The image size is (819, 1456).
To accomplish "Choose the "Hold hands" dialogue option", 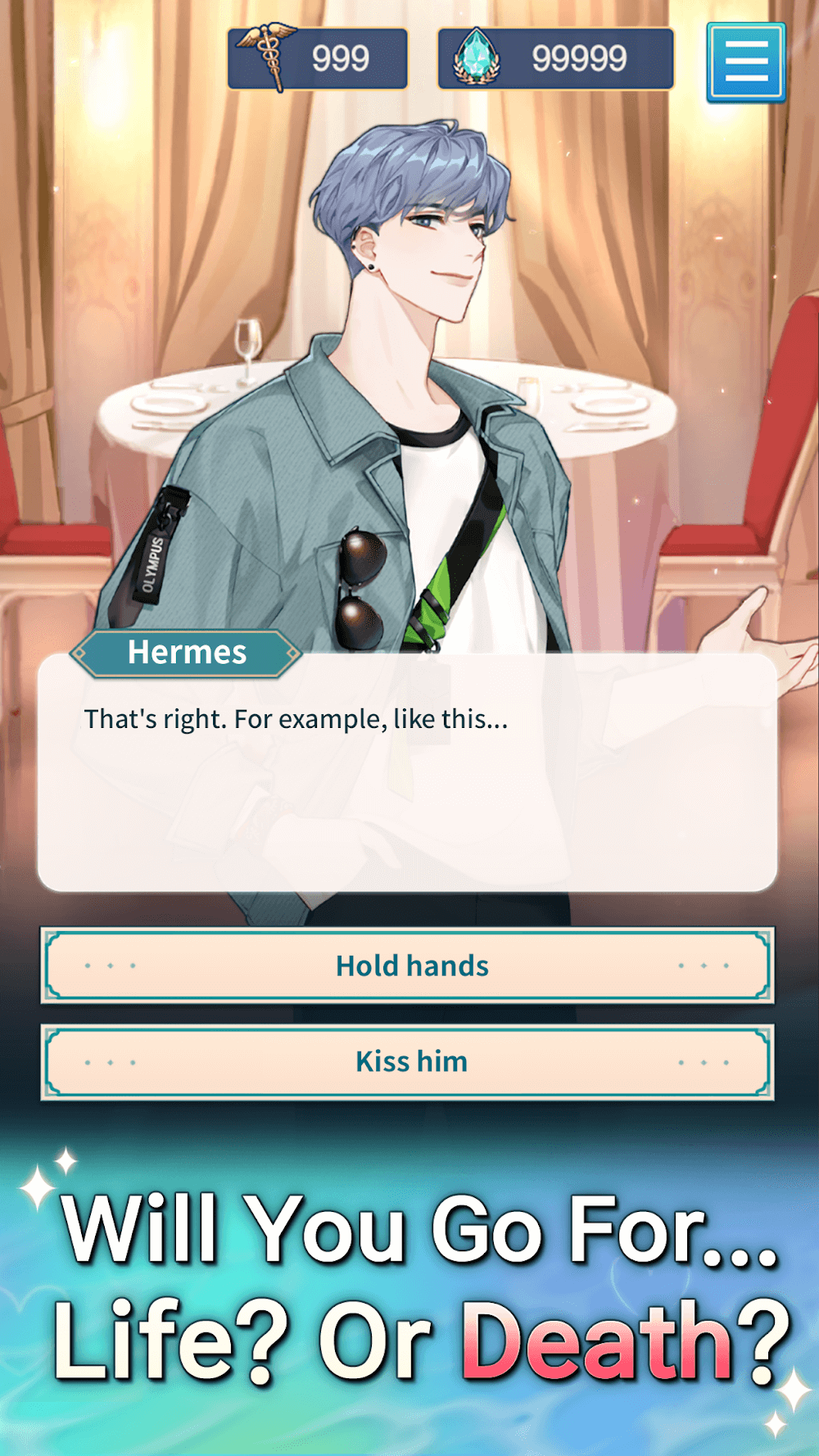I will pos(407,965).
